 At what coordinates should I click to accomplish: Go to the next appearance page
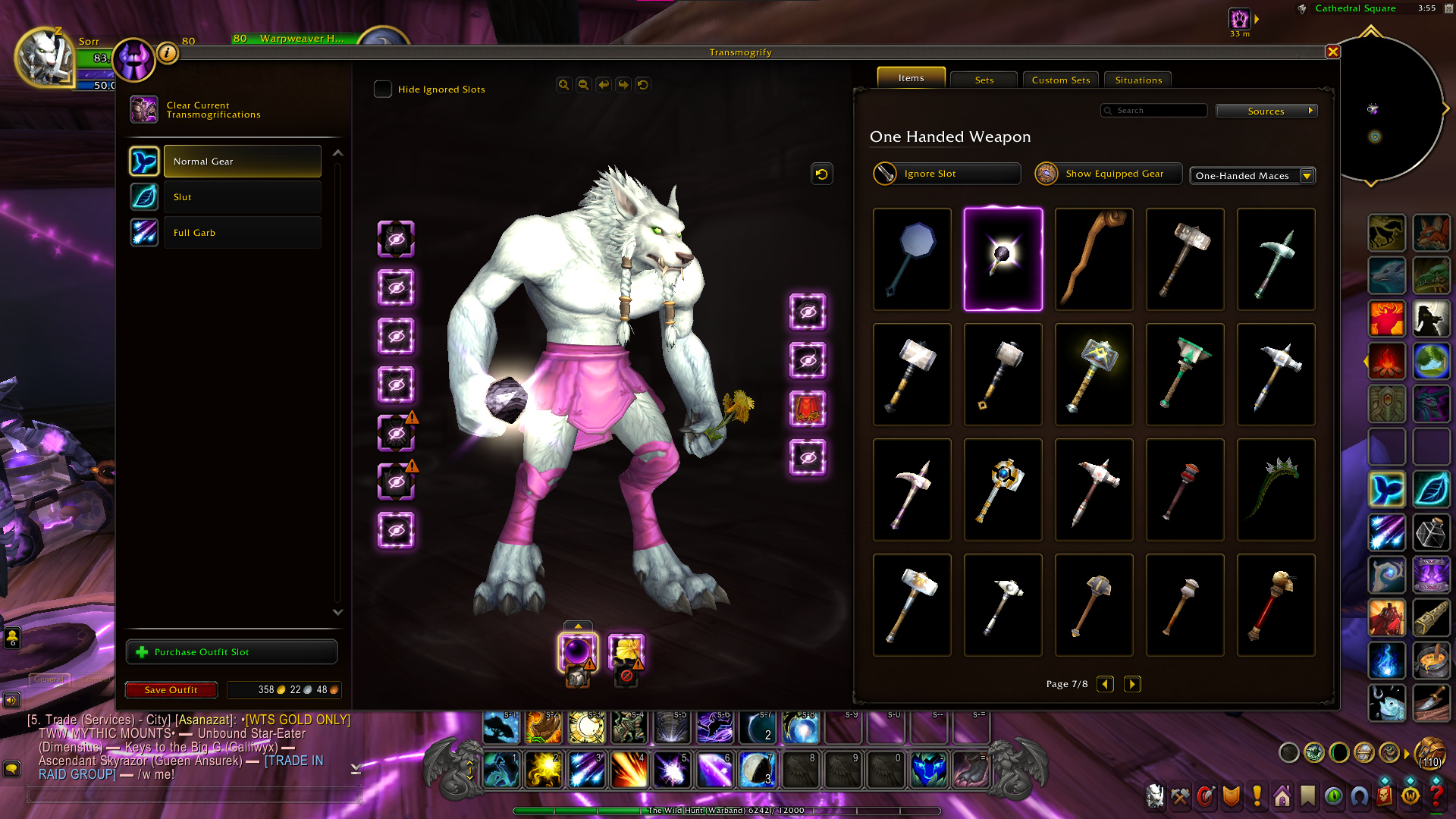[x=1132, y=684]
